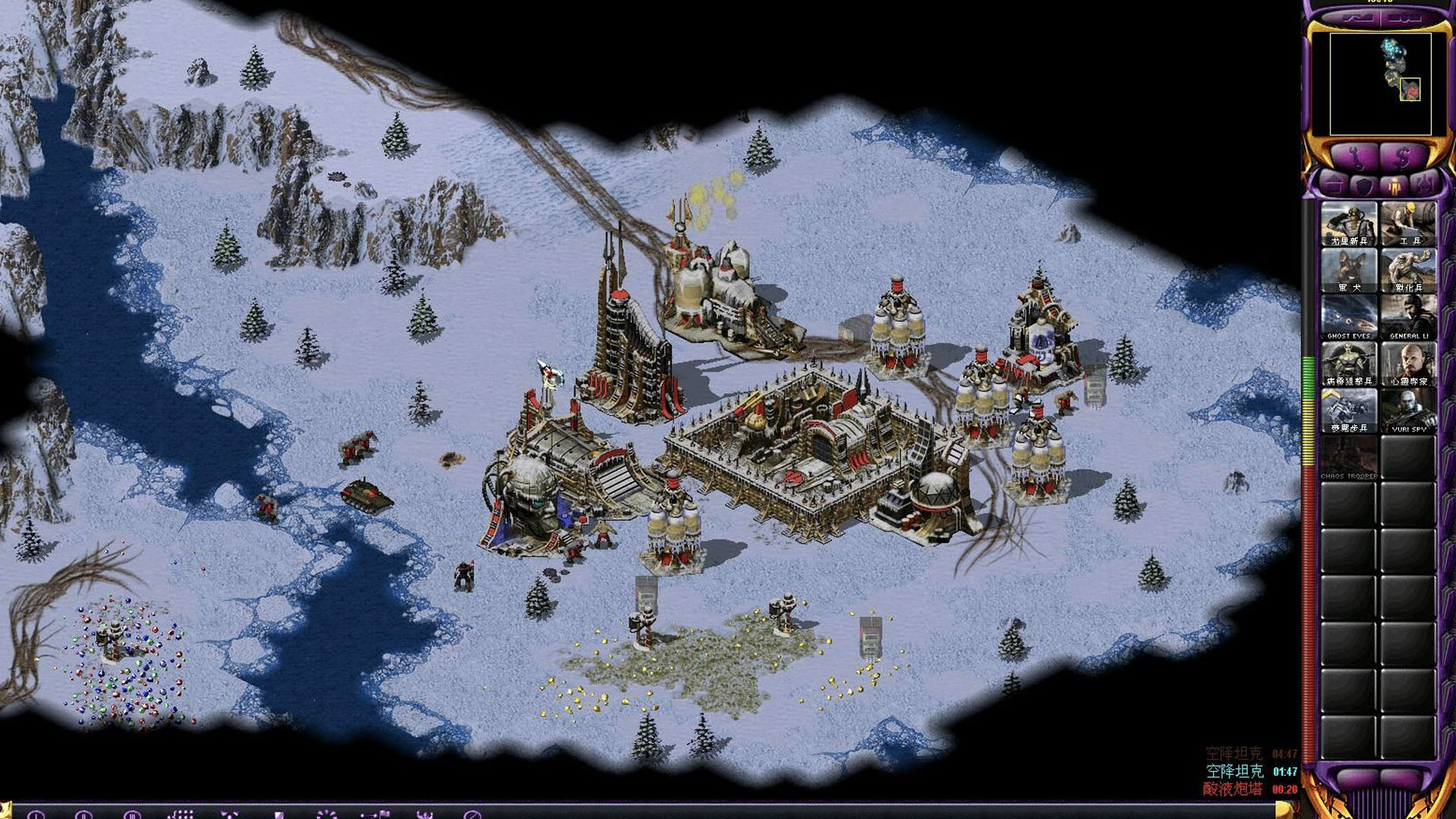
Task: Train a Virus sniper (病毒狙击兵)
Action: (x=1348, y=365)
